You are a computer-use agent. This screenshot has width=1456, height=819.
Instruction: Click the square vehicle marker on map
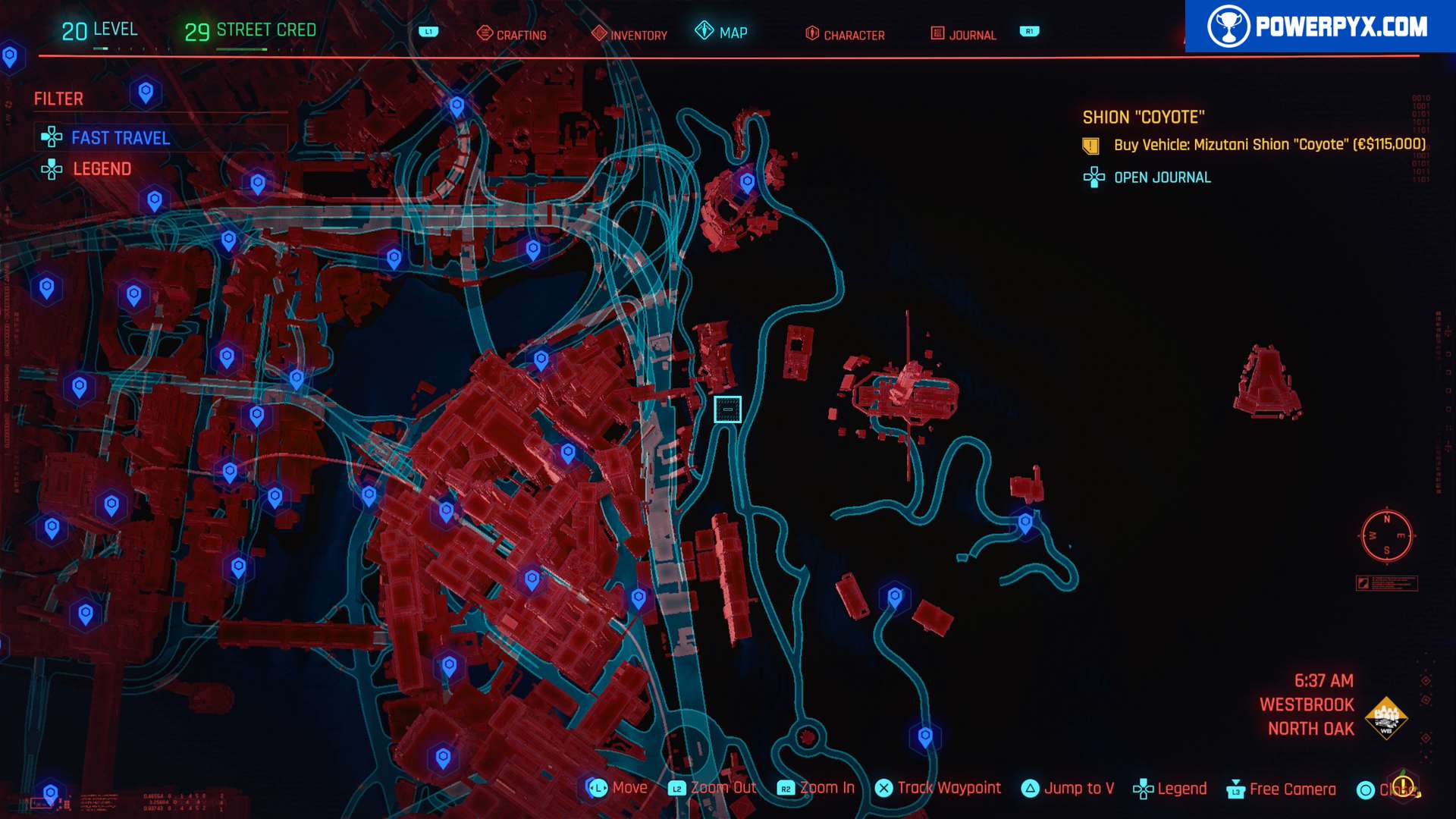727,409
